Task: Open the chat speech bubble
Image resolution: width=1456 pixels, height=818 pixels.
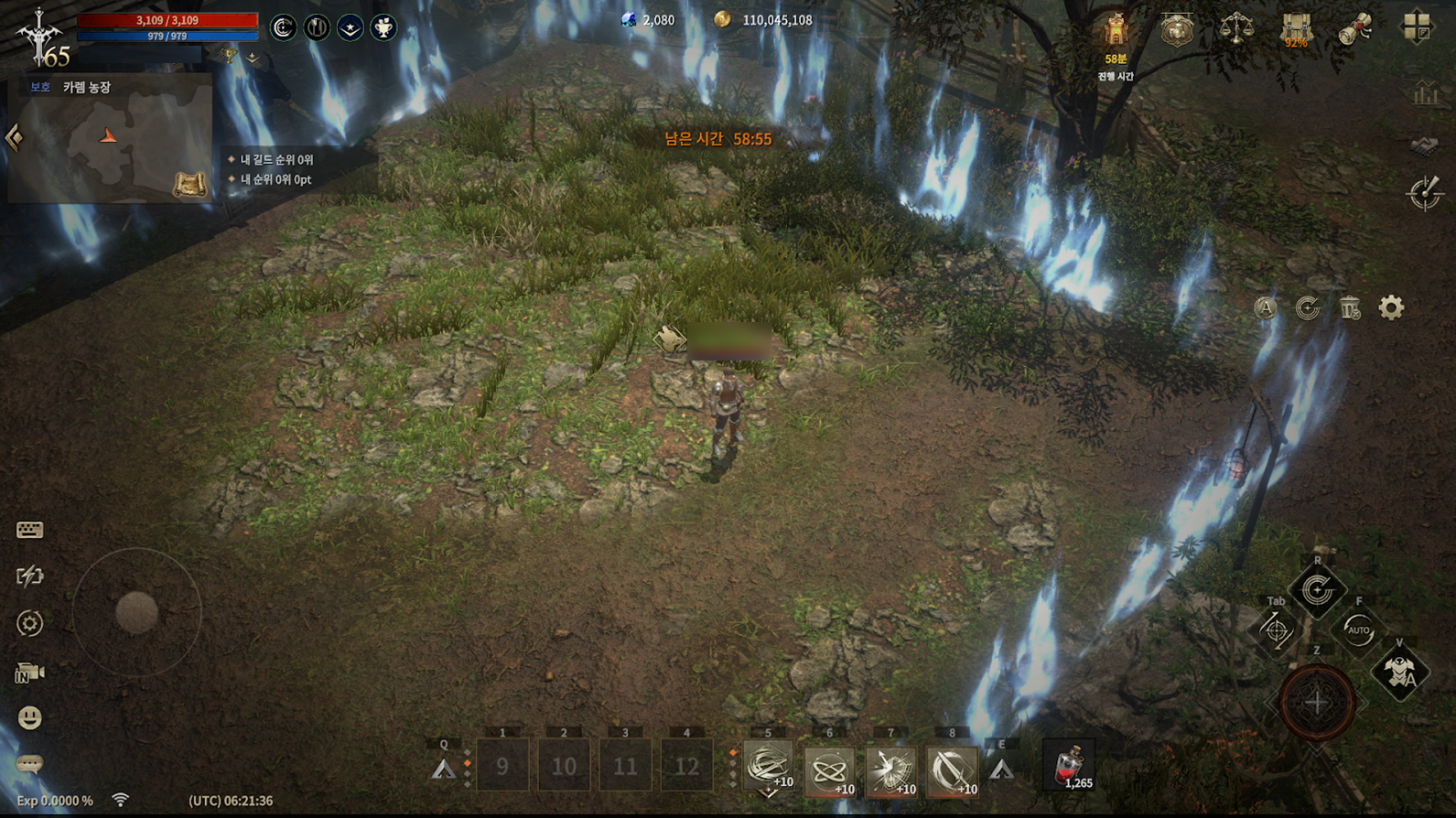Action: tap(29, 763)
